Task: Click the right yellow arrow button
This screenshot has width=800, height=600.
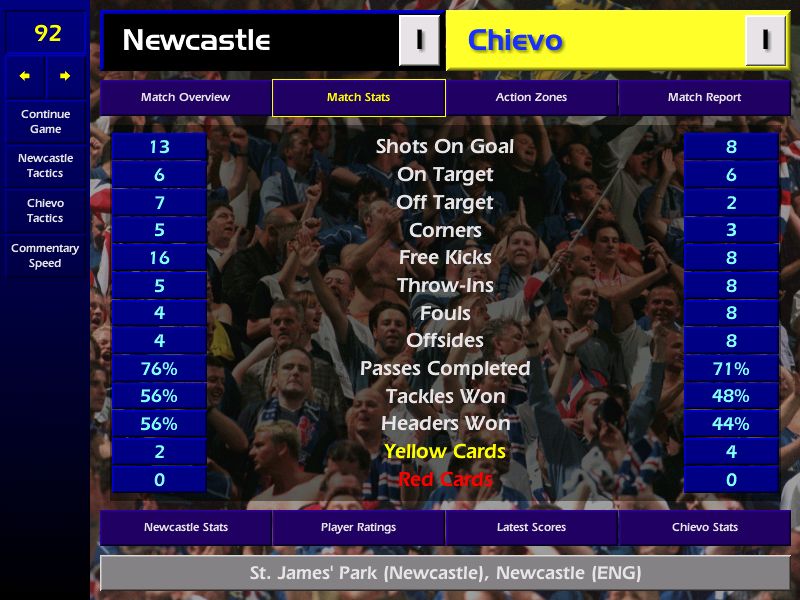Action: click(x=66, y=76)
